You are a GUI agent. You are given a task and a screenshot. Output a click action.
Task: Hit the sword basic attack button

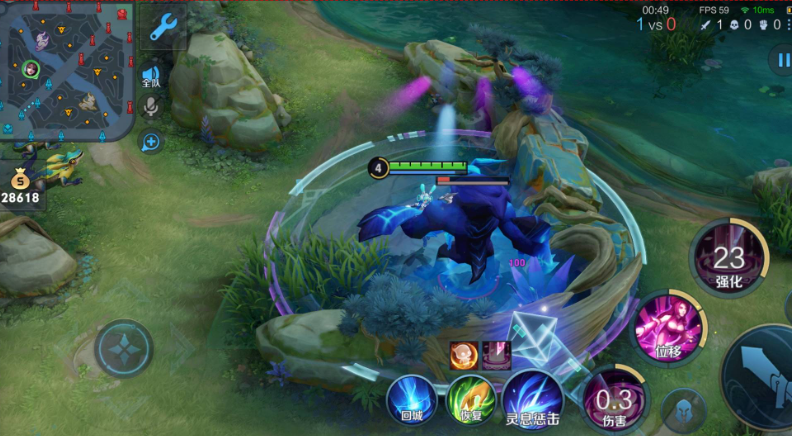(765, 378)
